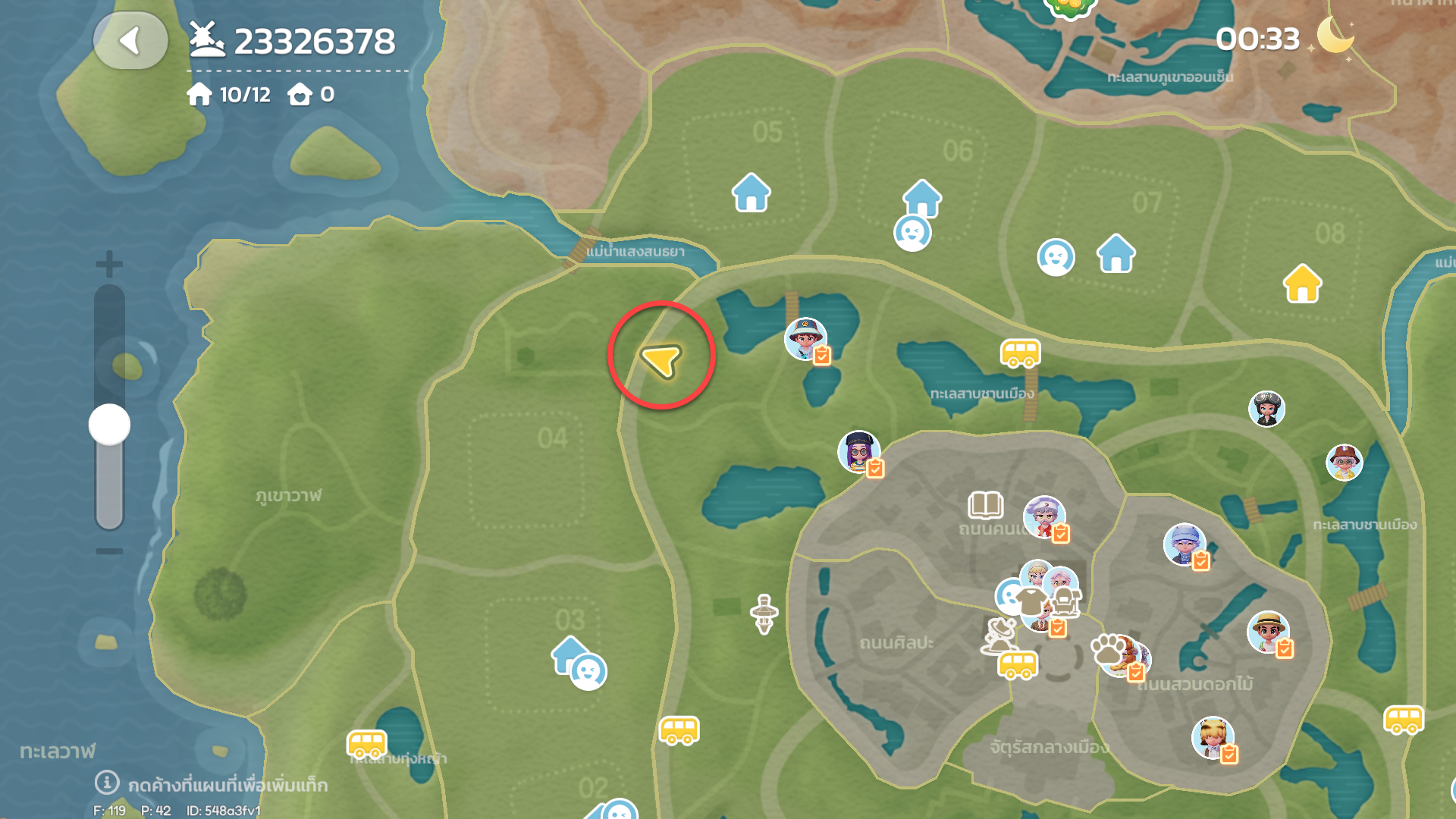Image resolution: width=1456 pixels, height=819 pixels.
Task: Select the paw print map marker
Action: coord(1108,649)
